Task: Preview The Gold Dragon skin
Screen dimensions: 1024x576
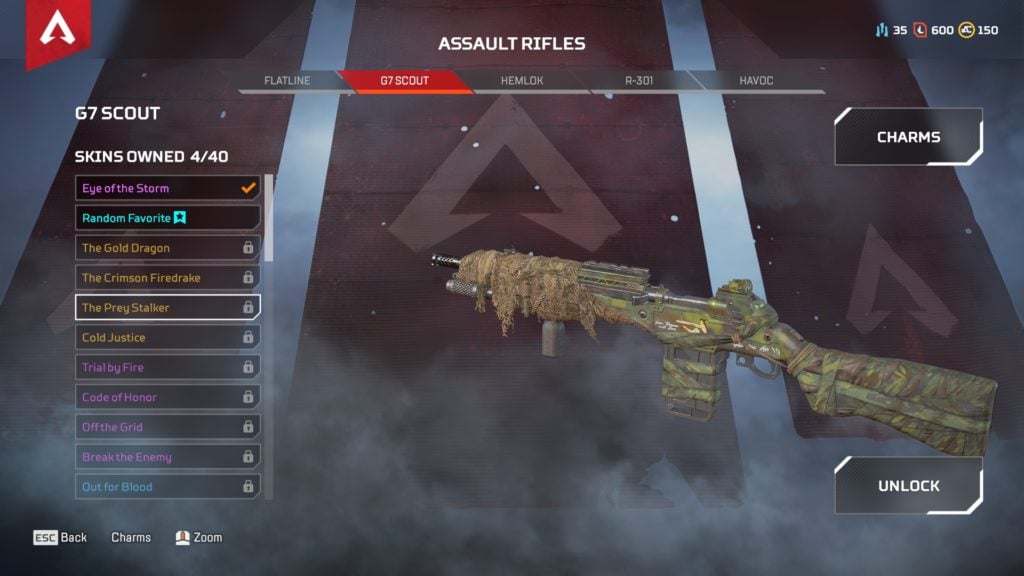Action: (x=168, y=248)
